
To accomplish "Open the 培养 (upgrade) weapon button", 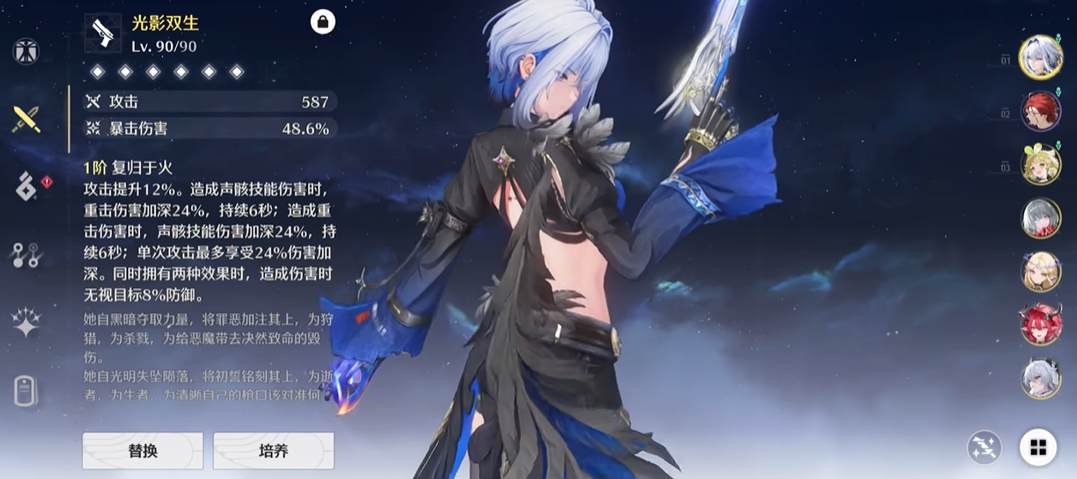I will click(273, 451).
